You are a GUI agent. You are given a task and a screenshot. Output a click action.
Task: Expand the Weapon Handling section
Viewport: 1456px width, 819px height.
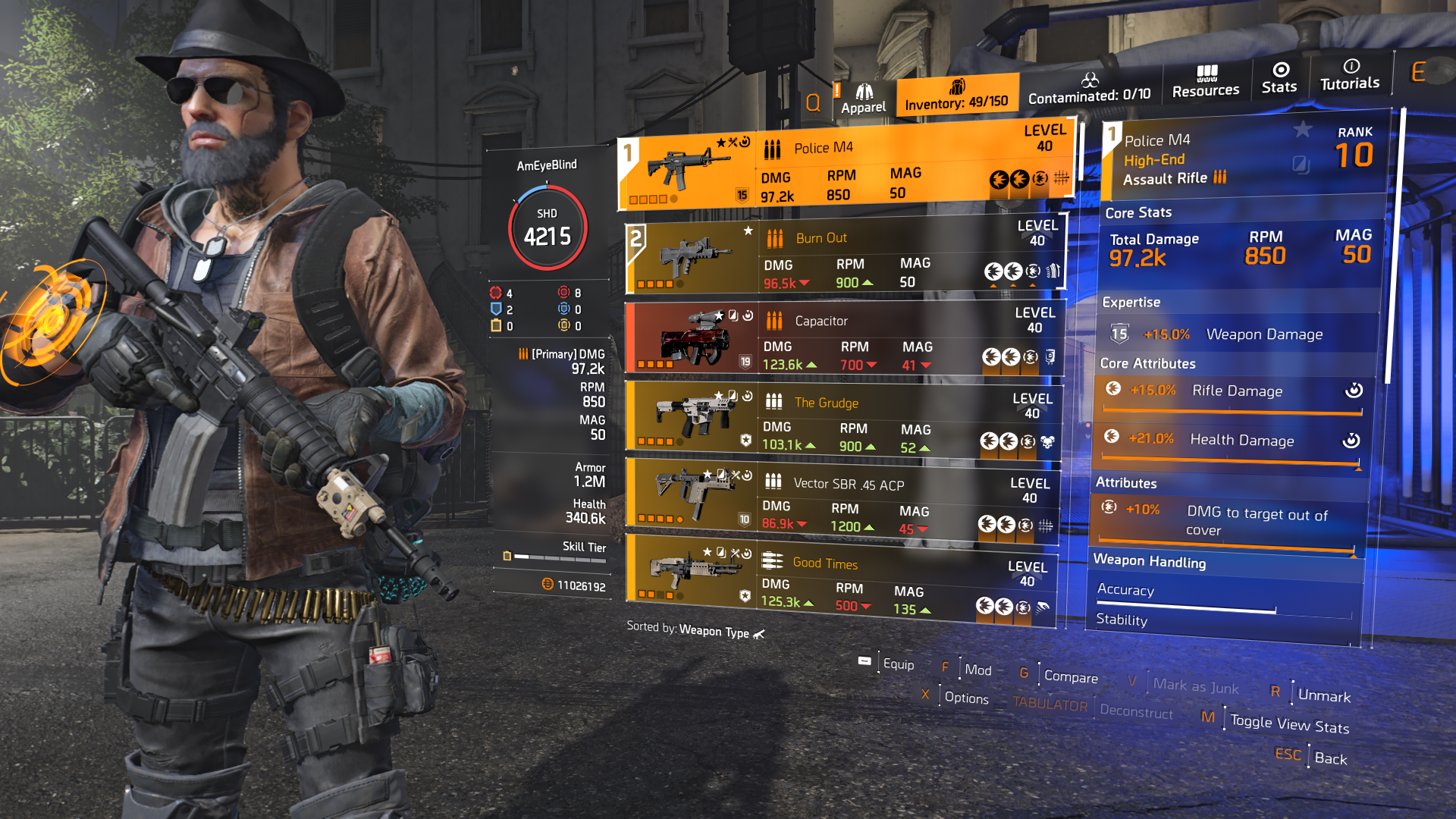1150,563
